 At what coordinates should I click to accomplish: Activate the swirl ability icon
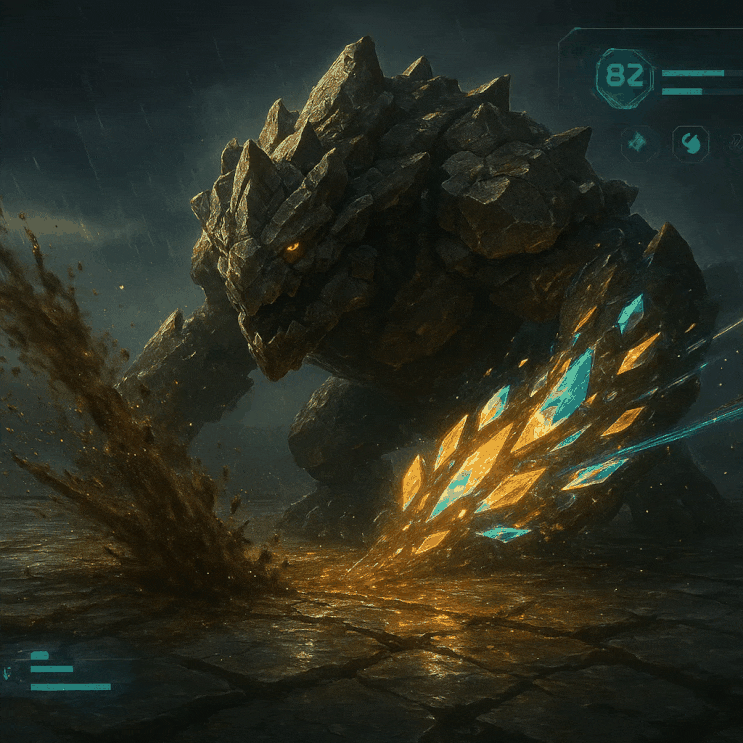click(x=690, y=143)
